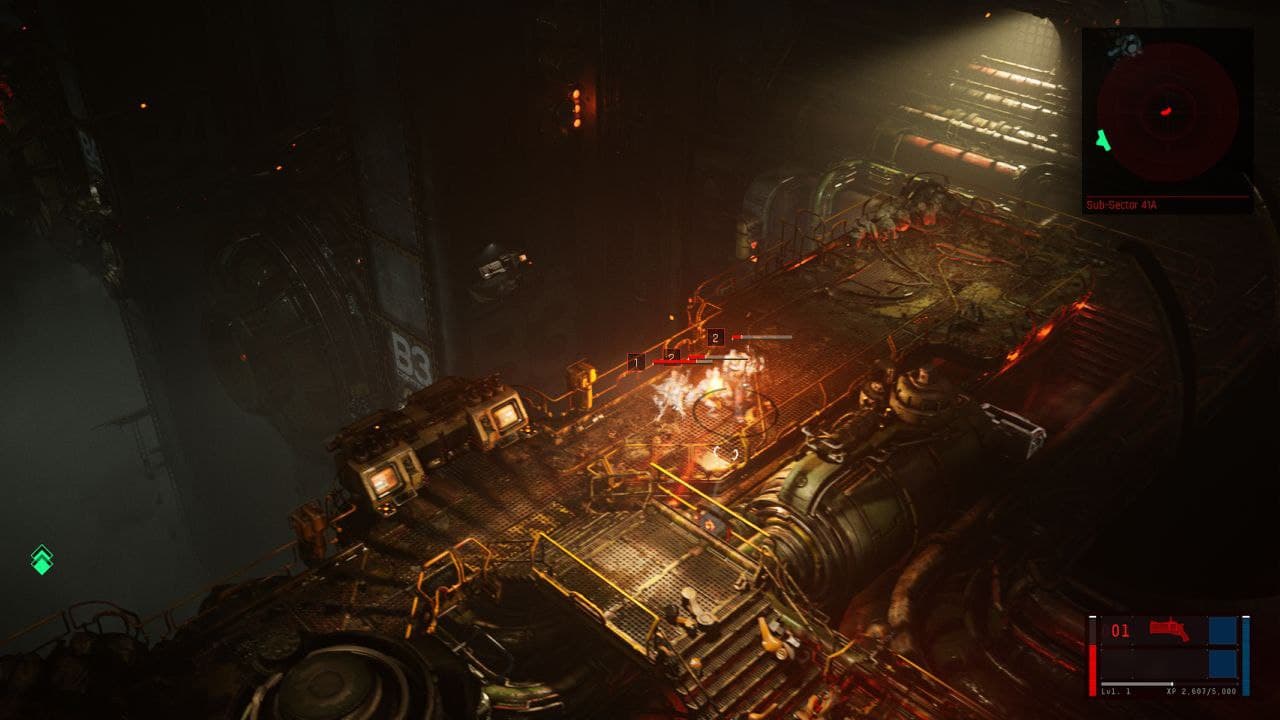Click the green objective waypoint chevron

41,559
